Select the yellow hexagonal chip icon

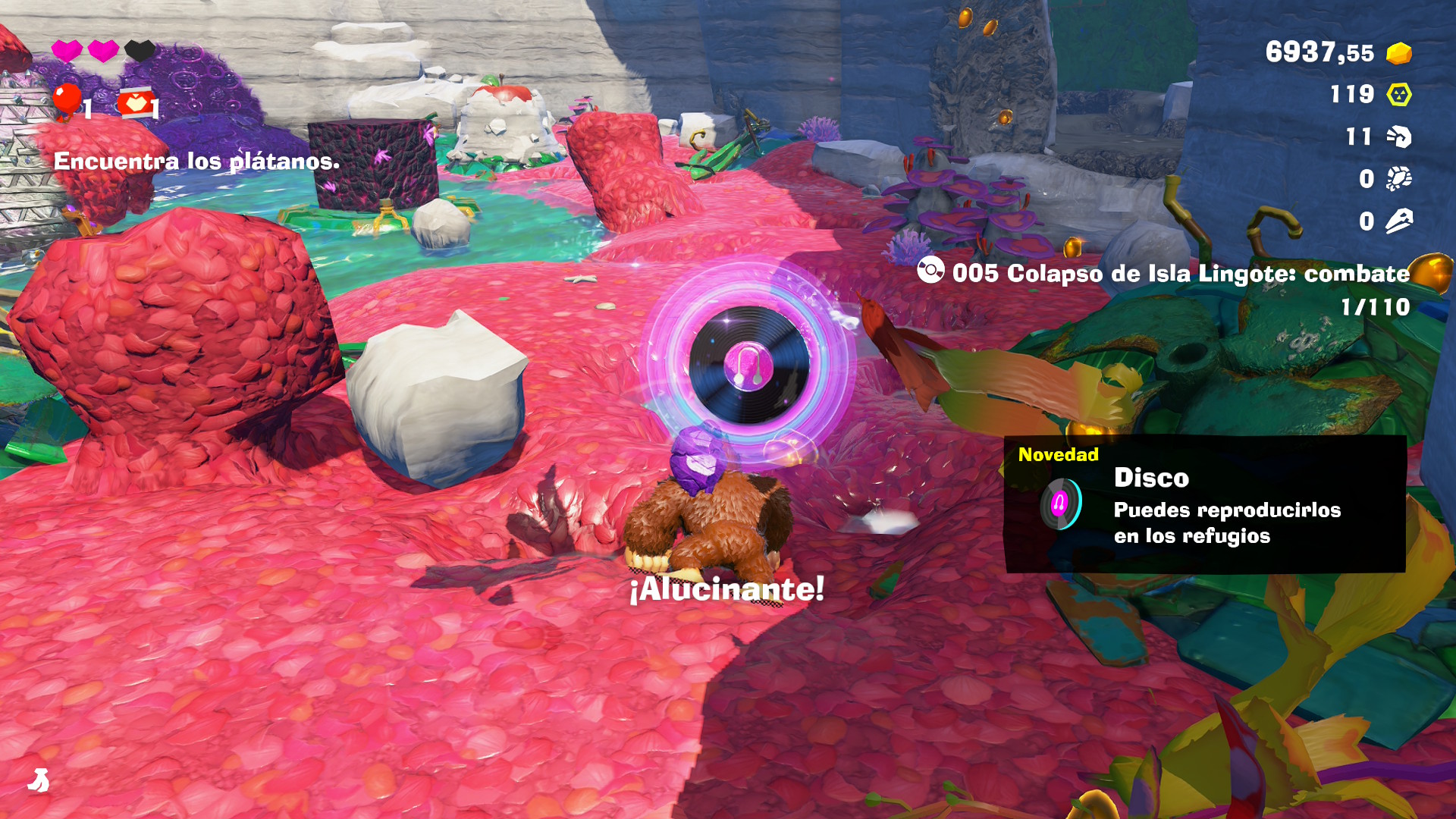[1398, 95]
